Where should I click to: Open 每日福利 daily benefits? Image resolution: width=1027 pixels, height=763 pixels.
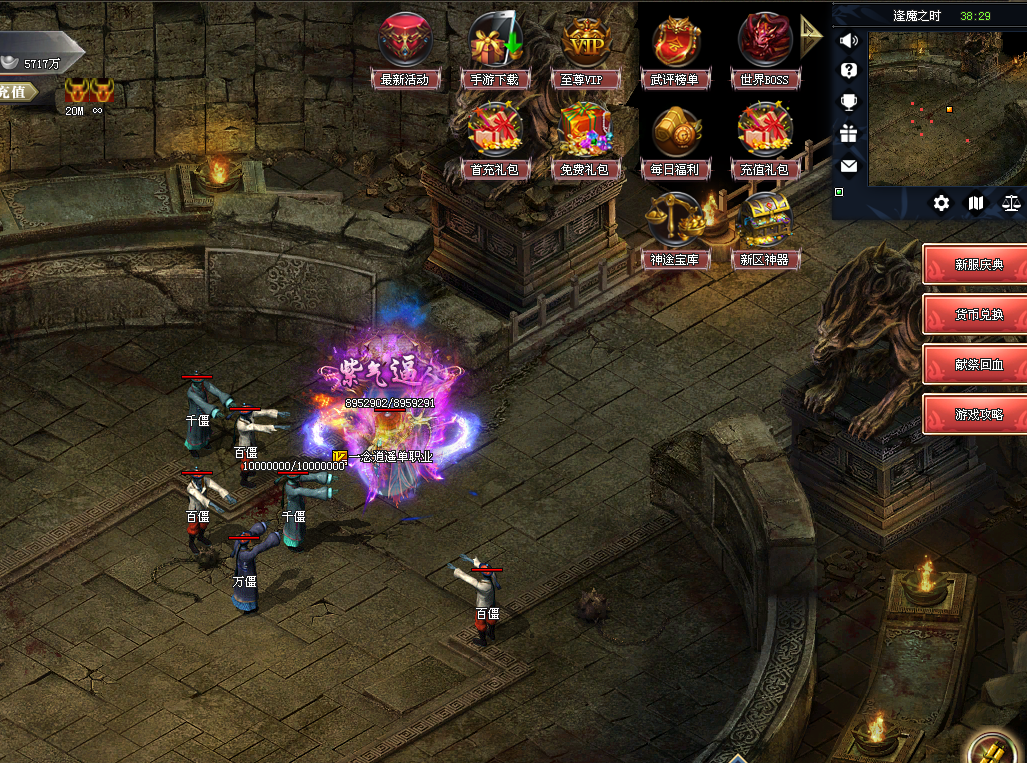(x=676, y=132)
